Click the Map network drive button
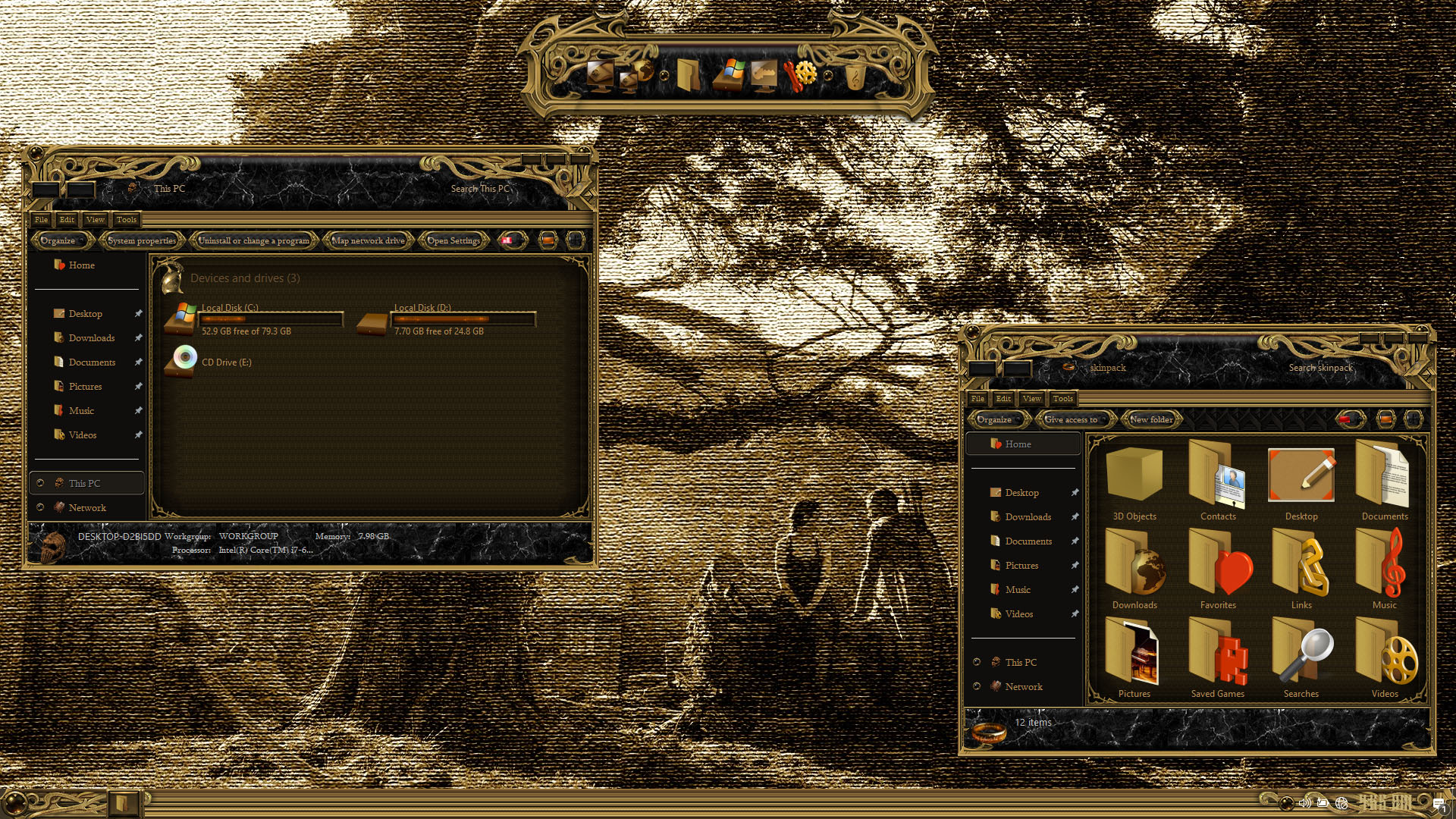The width and height of the screenshot is (1456, 819). [369, 240]
